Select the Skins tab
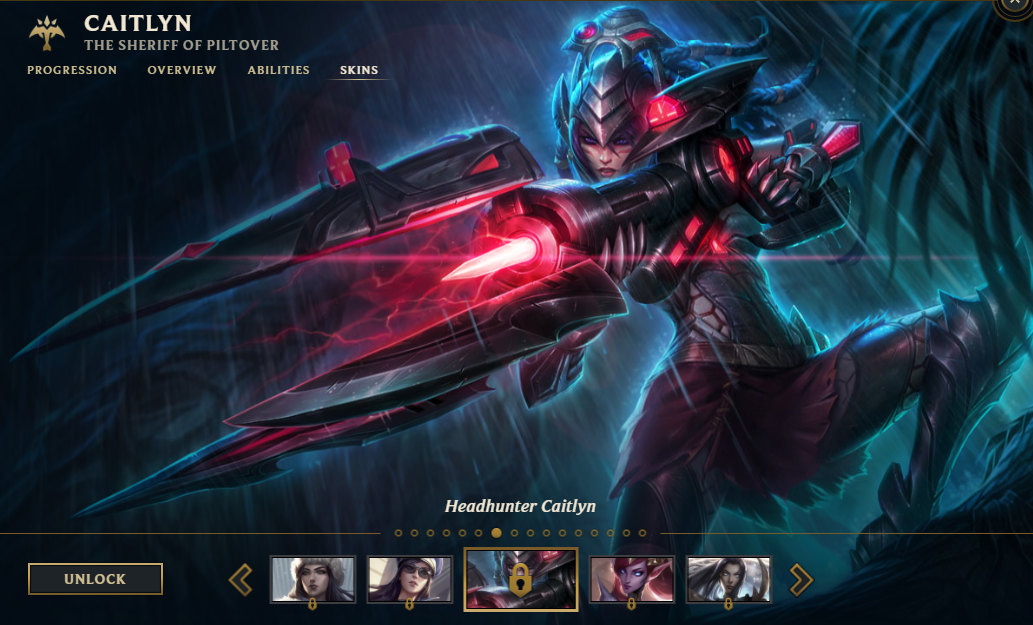This screenshot has height=625, width=1033. tap(359, 70)
